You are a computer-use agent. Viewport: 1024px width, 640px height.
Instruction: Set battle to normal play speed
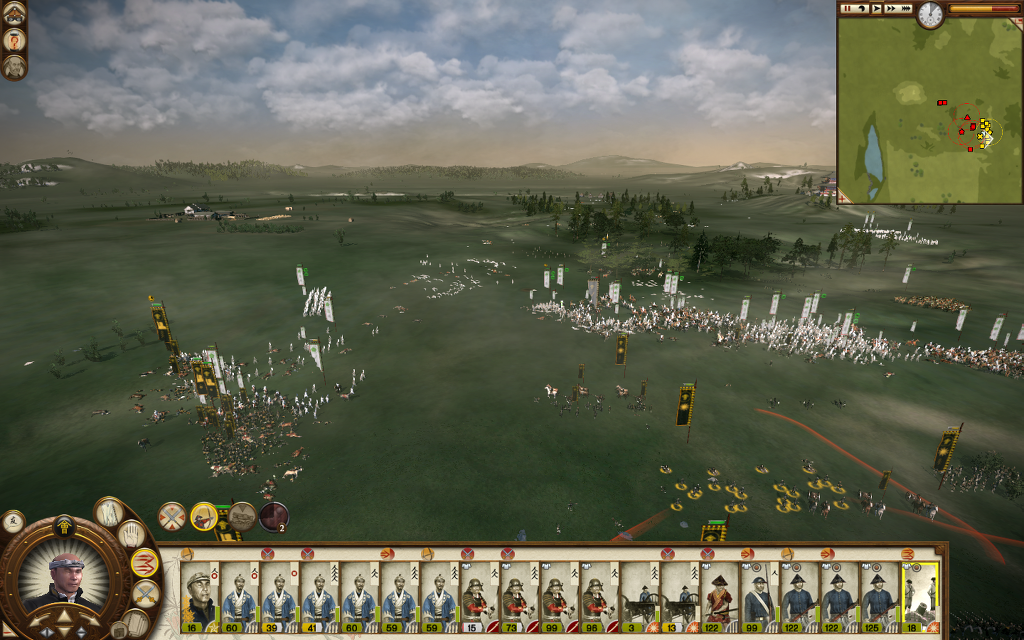(876, 8)
